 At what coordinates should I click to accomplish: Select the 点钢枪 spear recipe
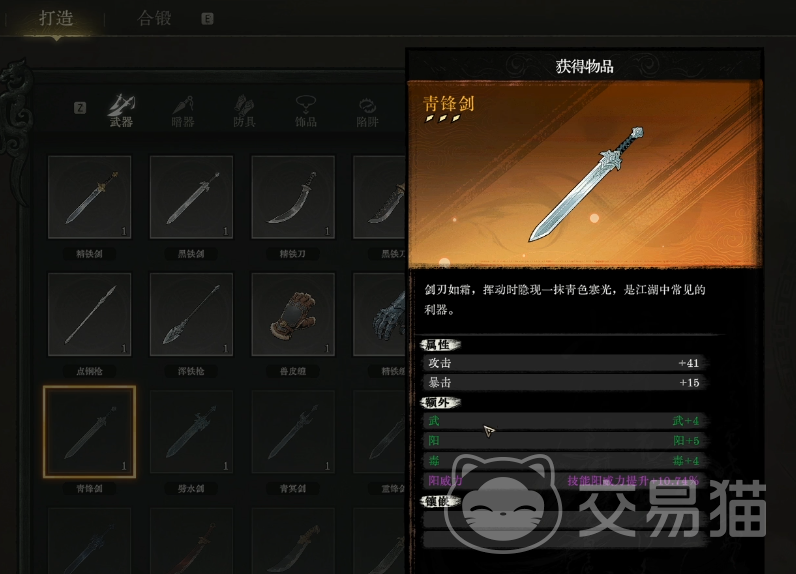coord(90,314)
